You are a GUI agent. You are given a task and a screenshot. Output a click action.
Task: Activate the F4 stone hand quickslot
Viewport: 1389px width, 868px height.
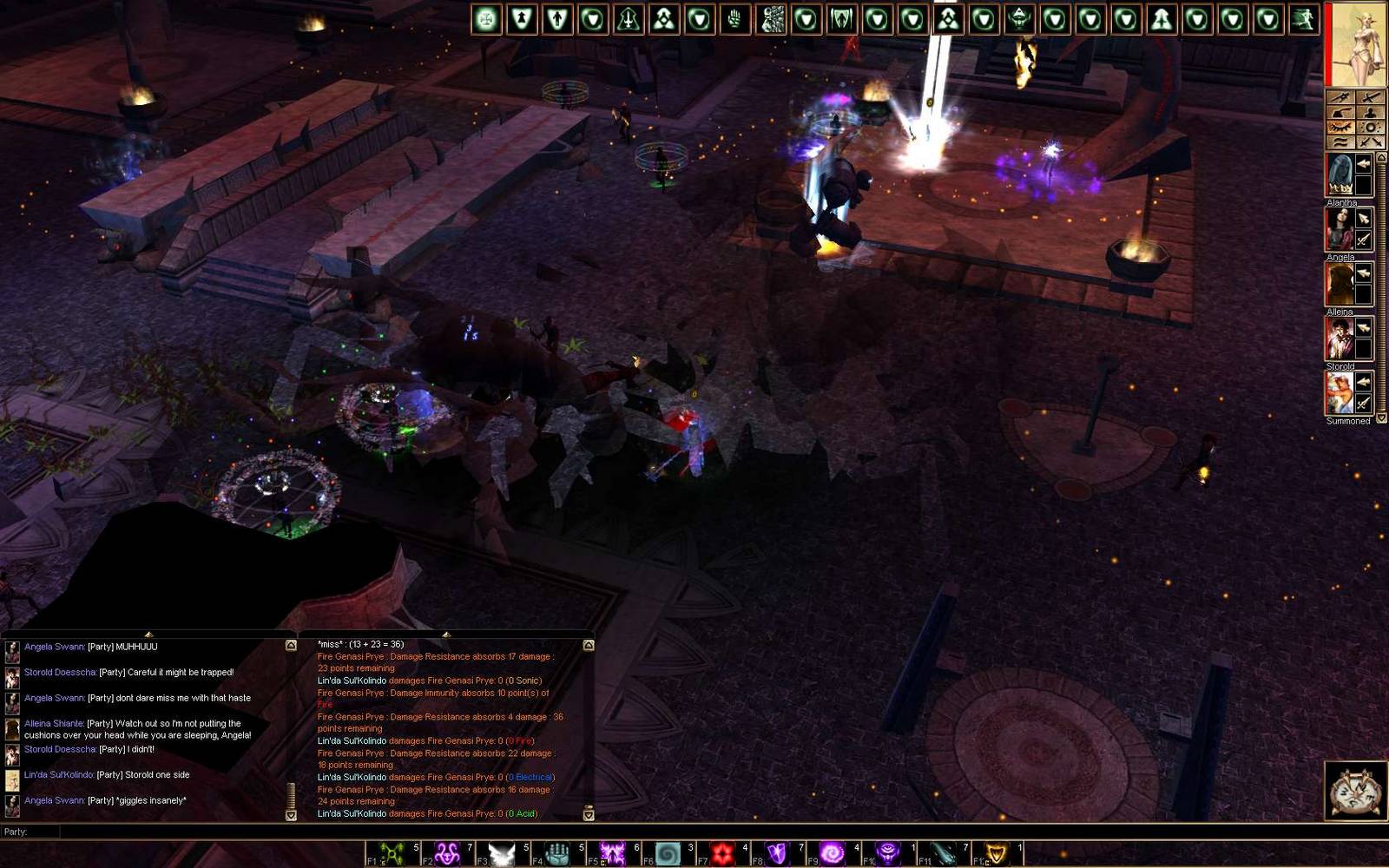(x=556, y=854)
